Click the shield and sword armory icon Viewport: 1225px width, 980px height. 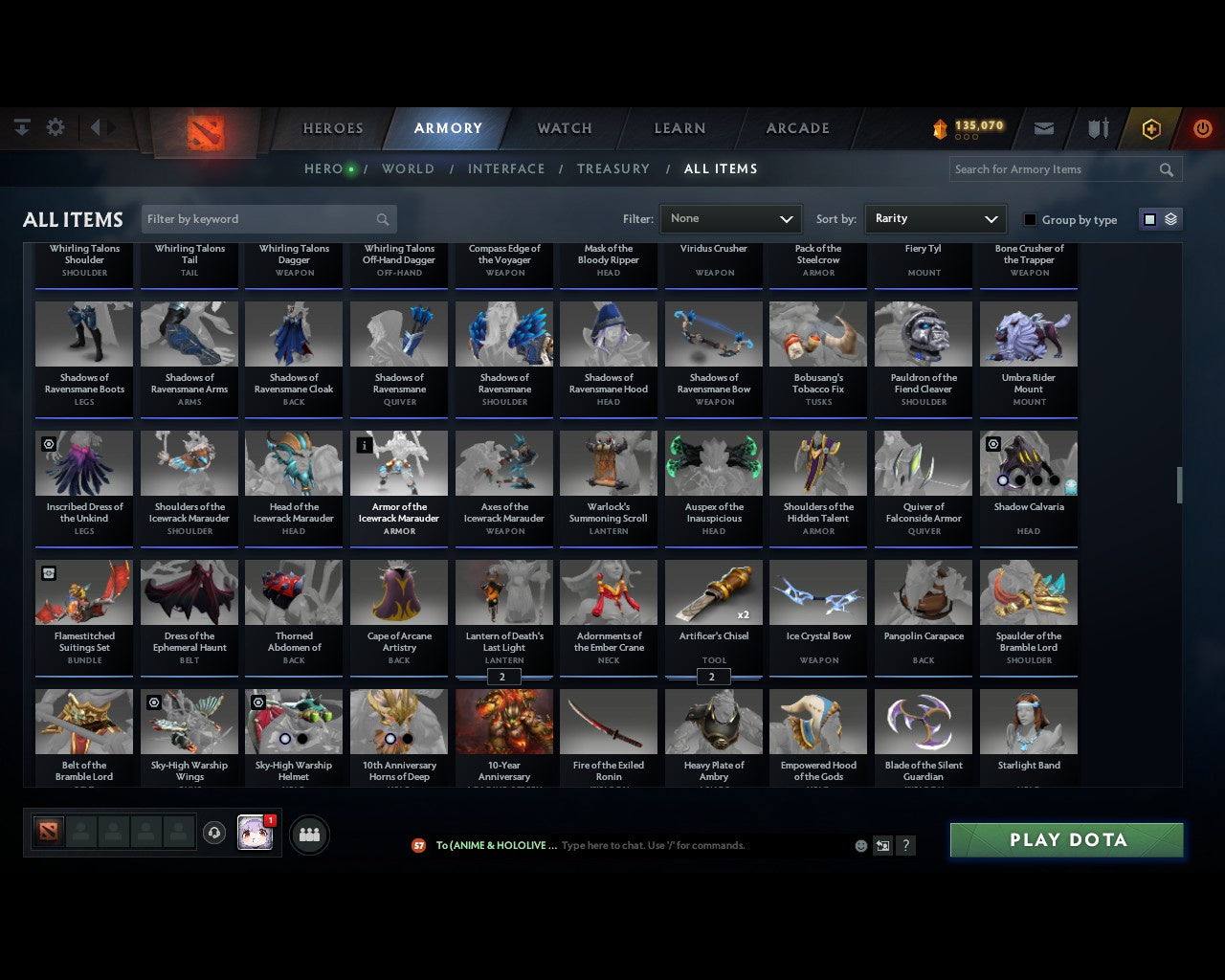[x=1097, y=127]
